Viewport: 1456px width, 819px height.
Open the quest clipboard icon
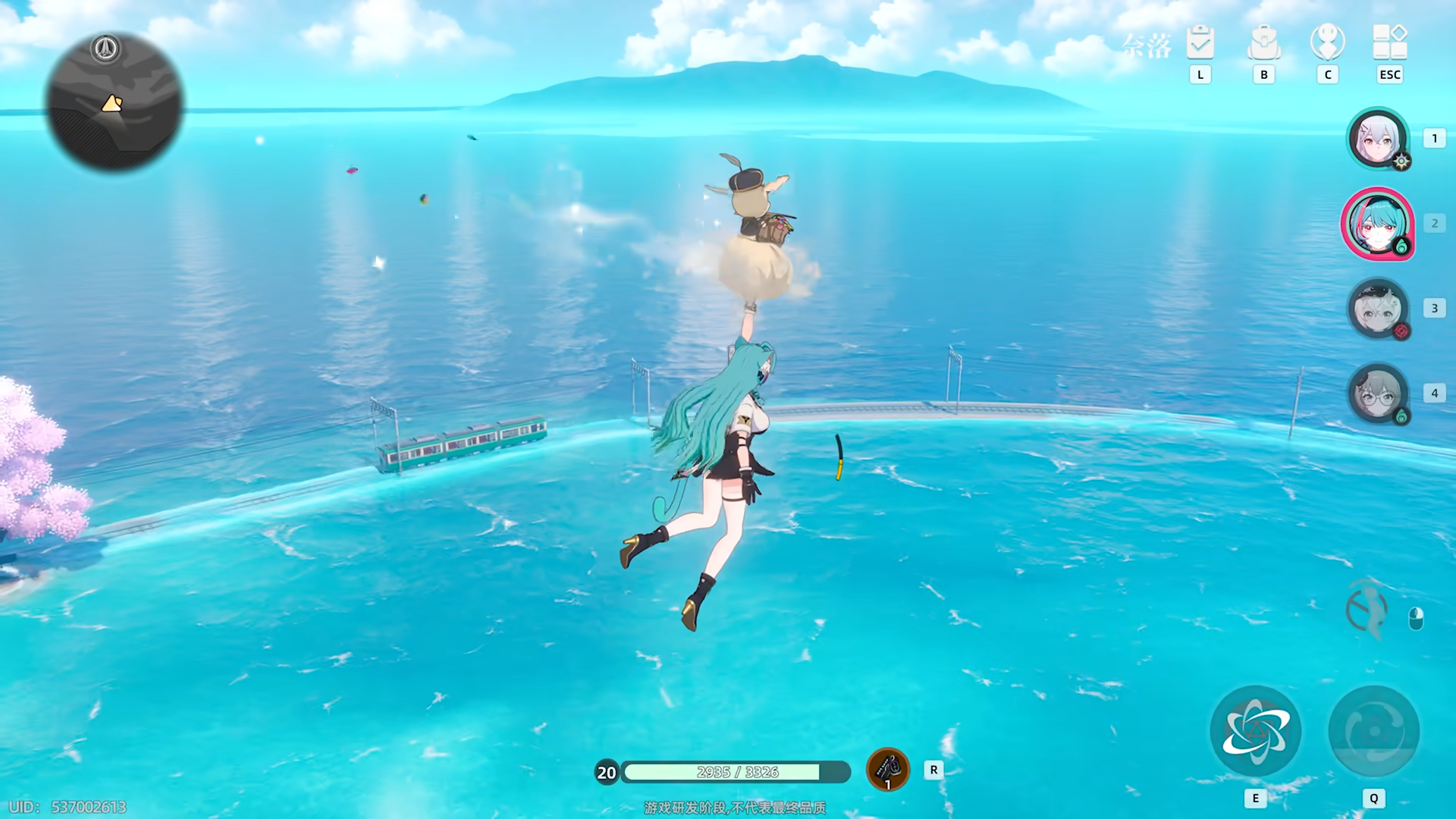[1200, 42]
